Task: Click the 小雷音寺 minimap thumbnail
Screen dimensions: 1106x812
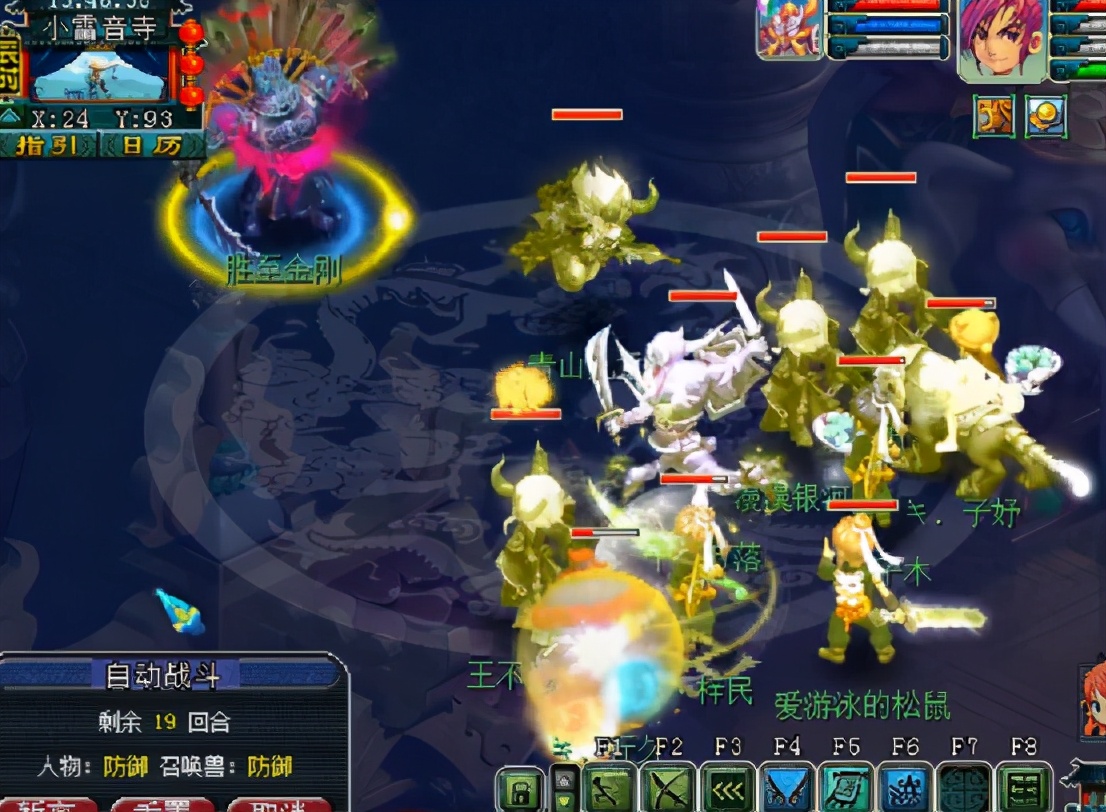Action: point(98,72)
